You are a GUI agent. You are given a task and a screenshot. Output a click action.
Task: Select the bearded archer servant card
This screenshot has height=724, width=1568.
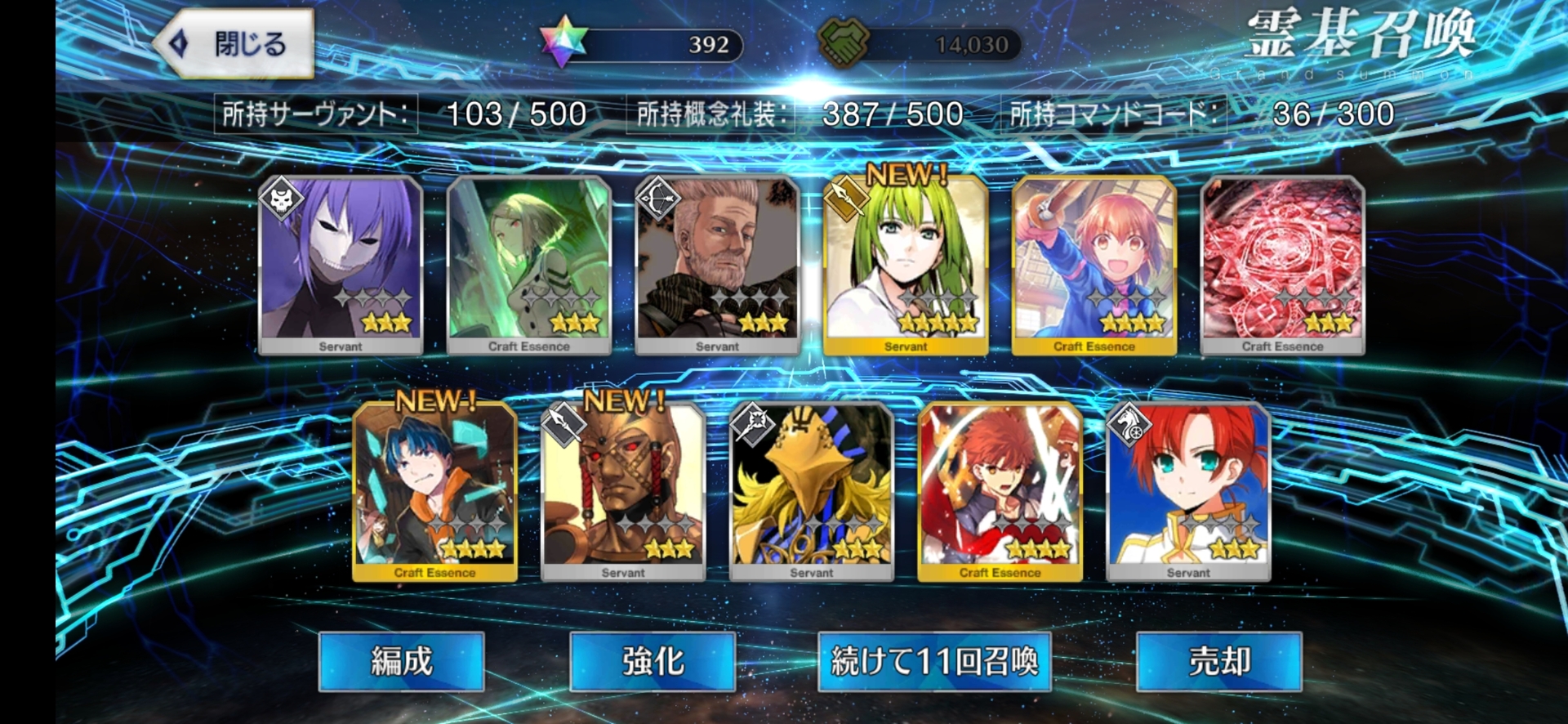pos(718,266)
